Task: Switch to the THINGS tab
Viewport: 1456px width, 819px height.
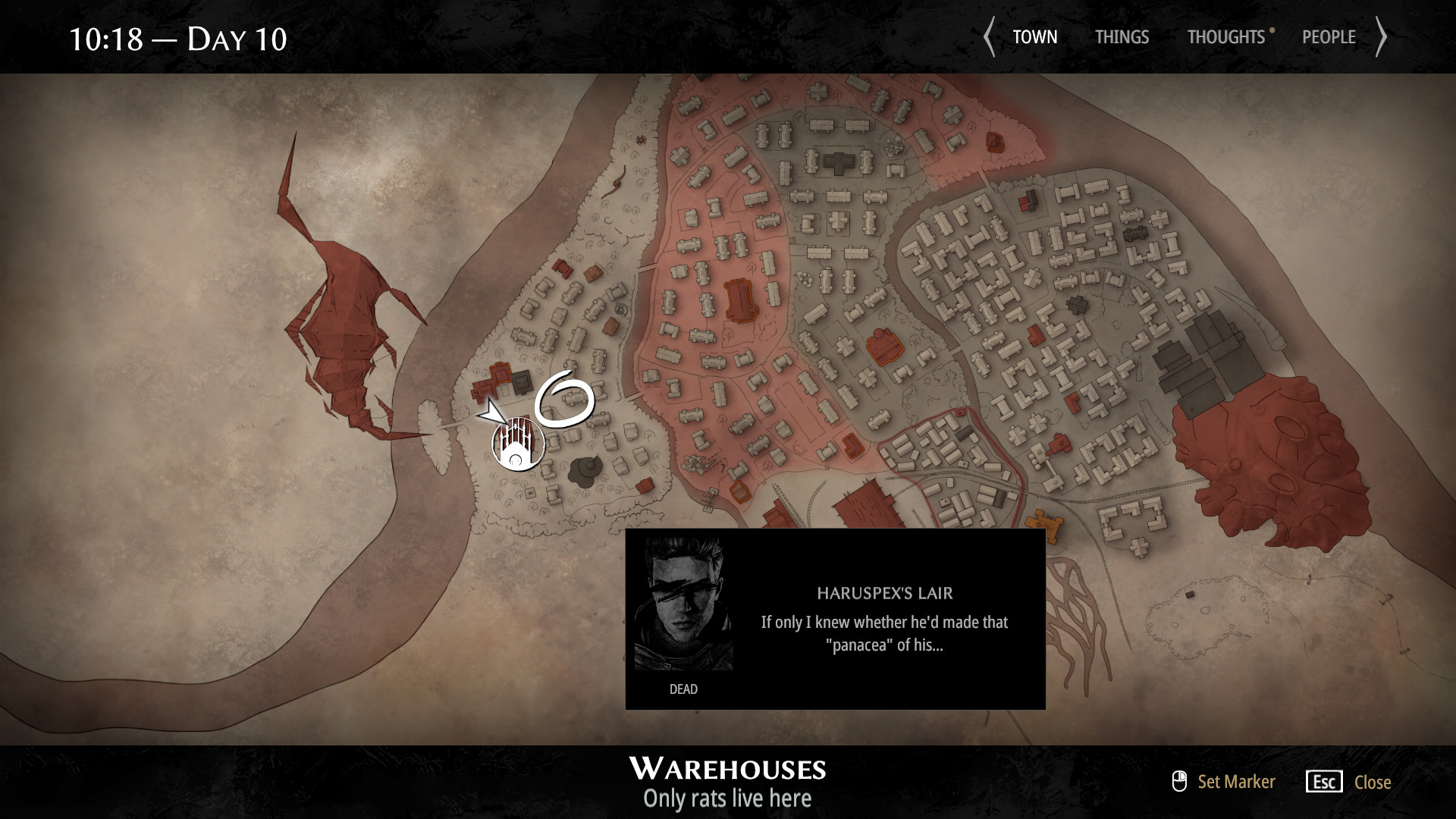Action: pyautogui.click(x=1122, y=36)
